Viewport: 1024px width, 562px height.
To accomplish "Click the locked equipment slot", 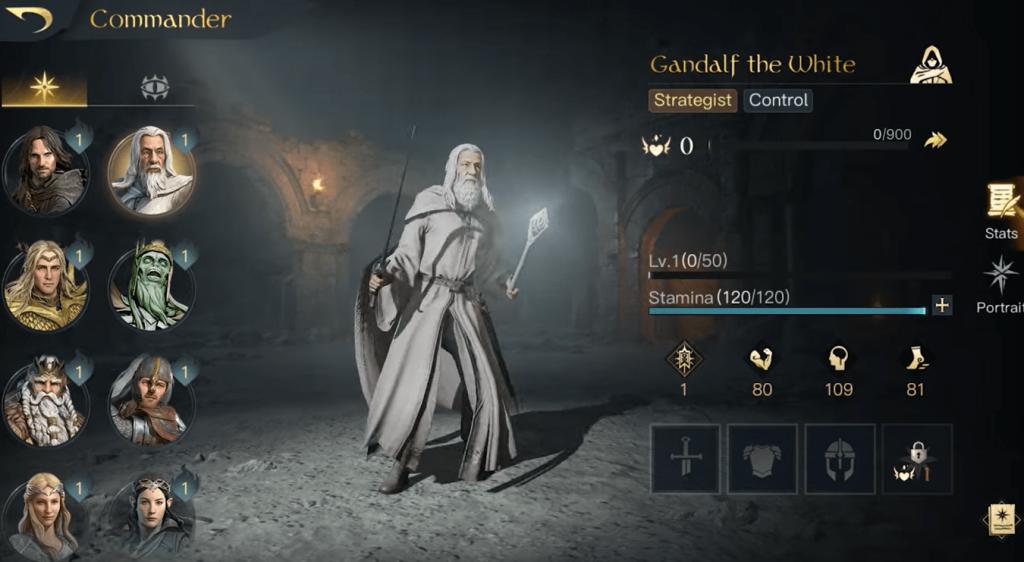I will [917, 459].
